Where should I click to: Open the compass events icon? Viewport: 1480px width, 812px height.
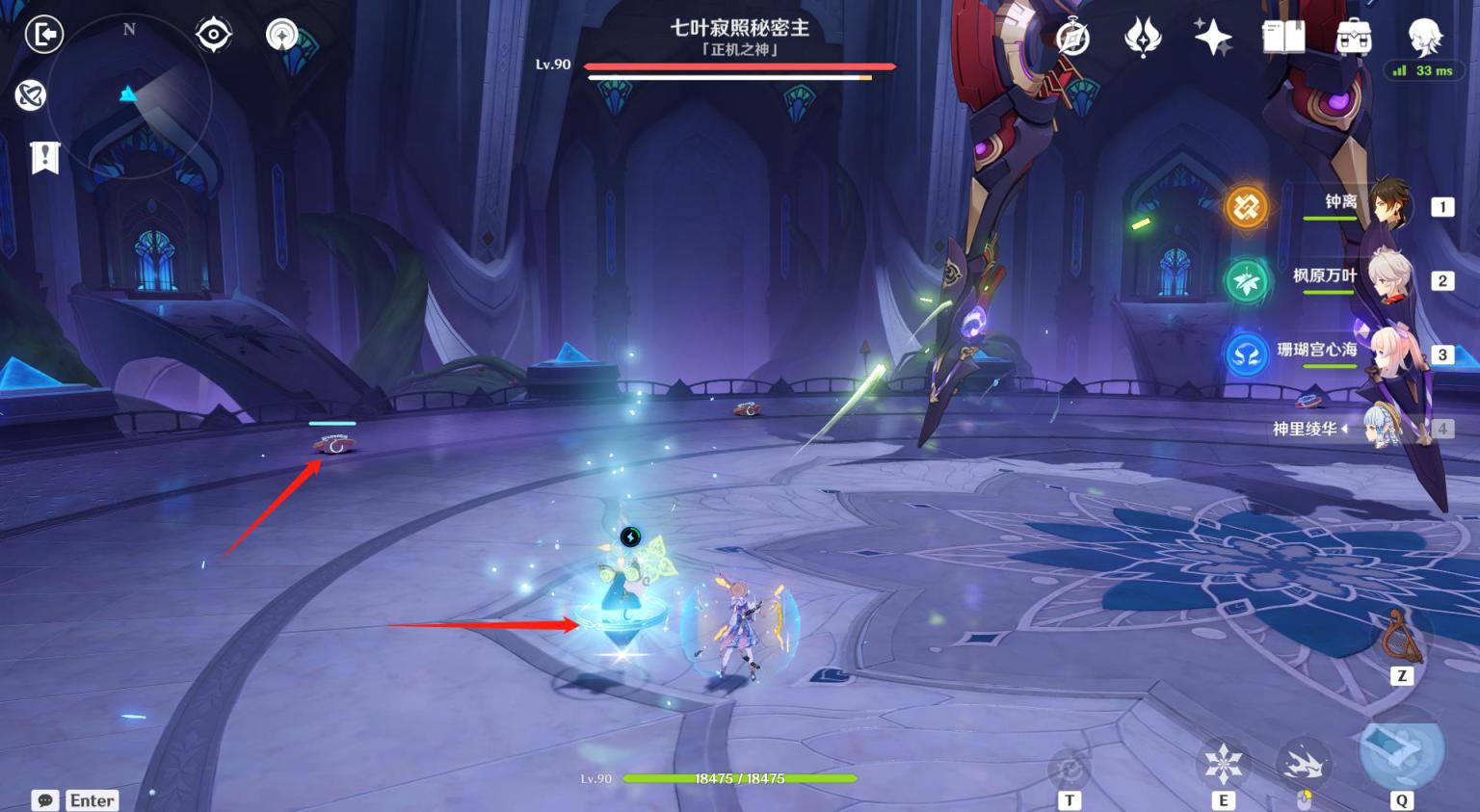pyautogui.click(x=1072, y=38)
